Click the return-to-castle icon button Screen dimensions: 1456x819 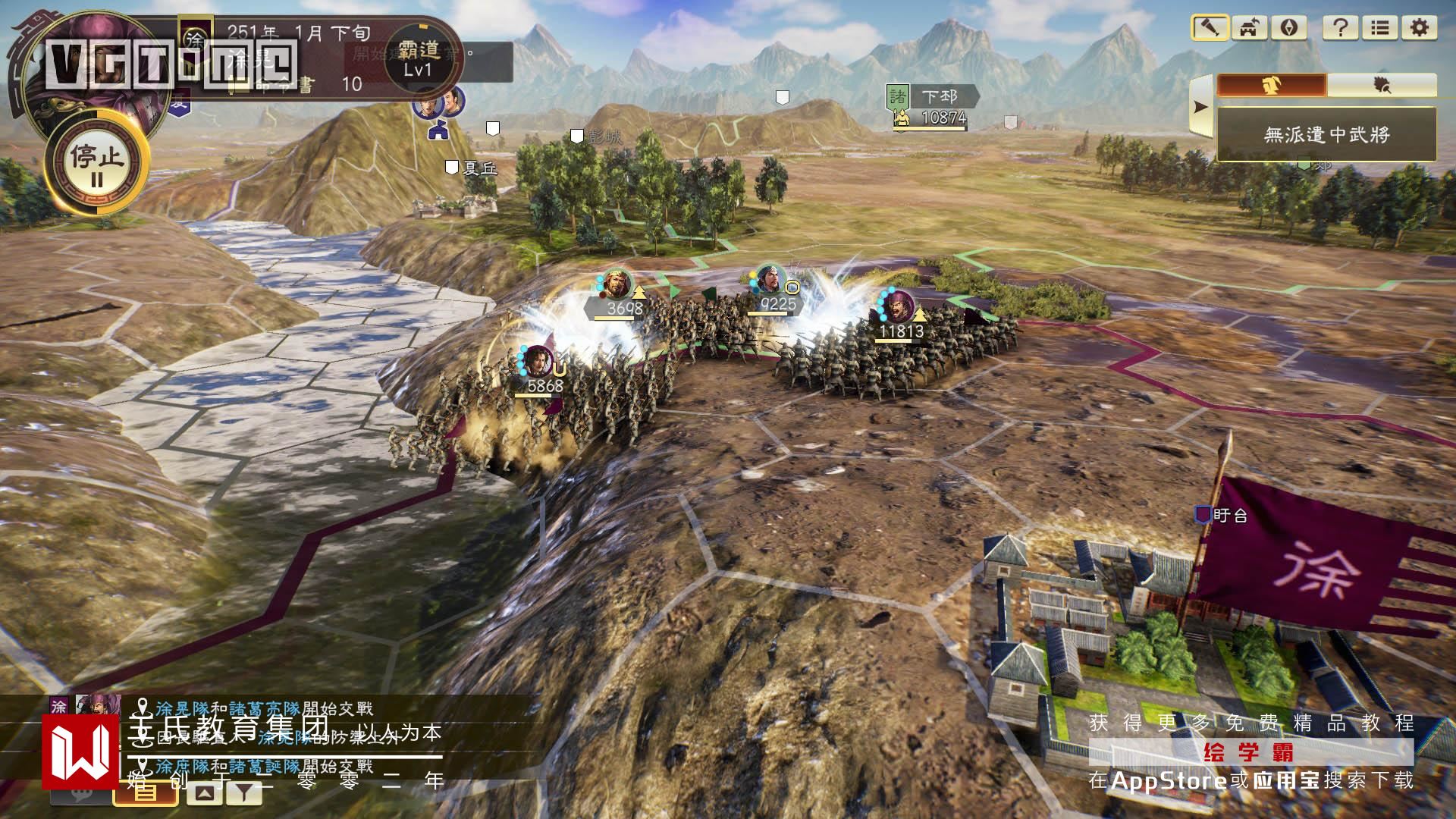click(1249, 28)
